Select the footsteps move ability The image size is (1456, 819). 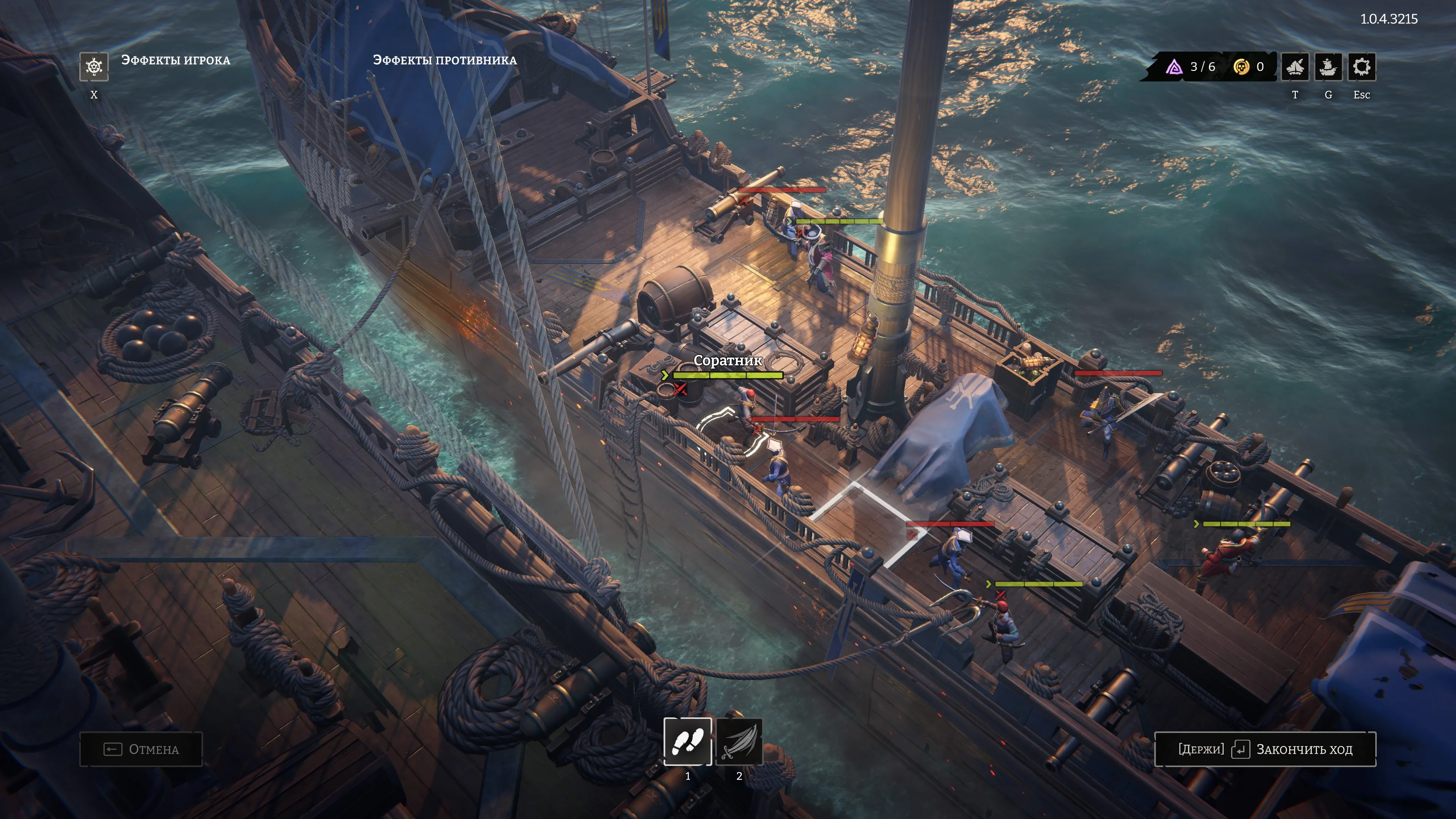[687, 741]
